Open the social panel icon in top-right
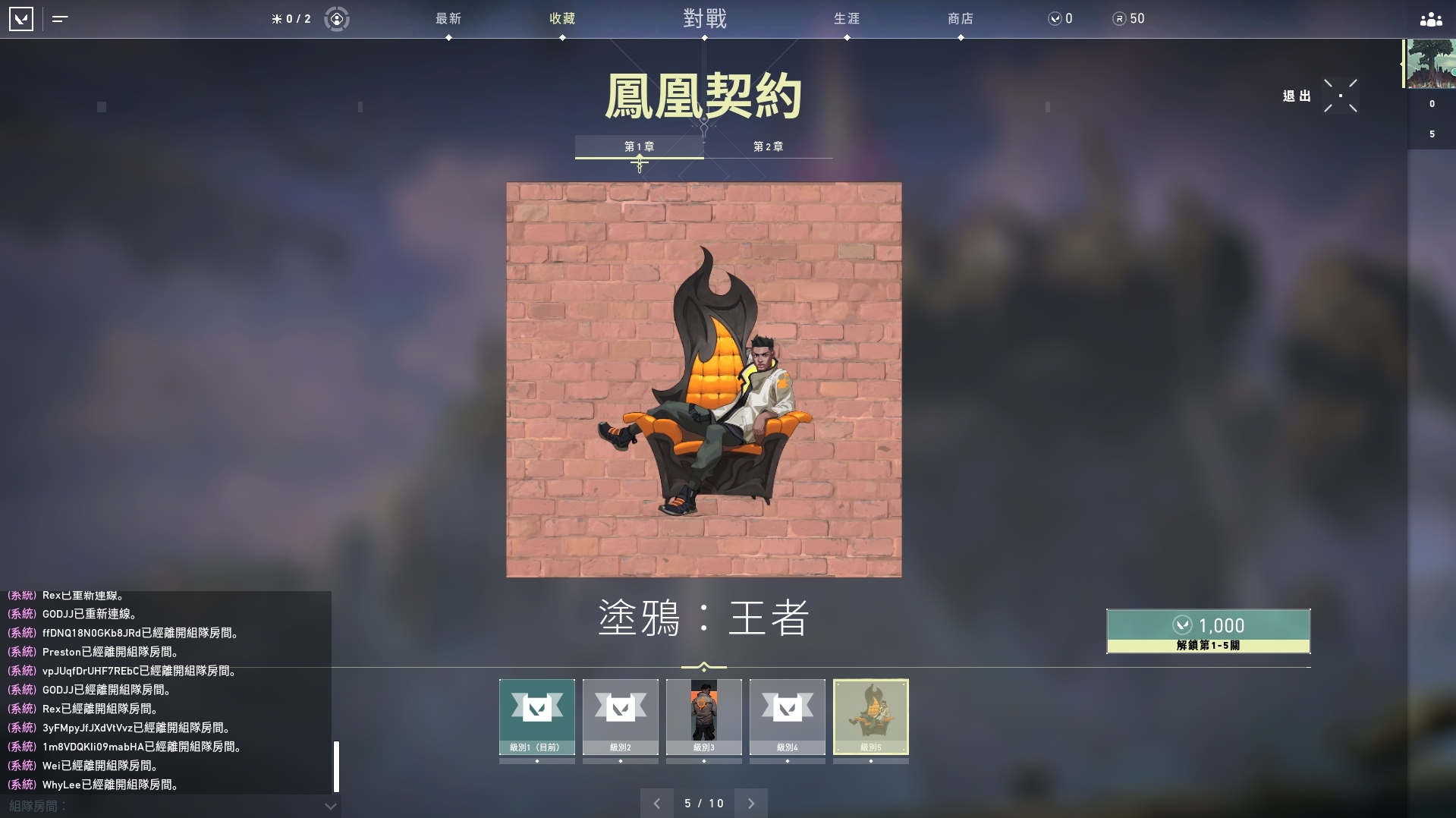 1429,19
